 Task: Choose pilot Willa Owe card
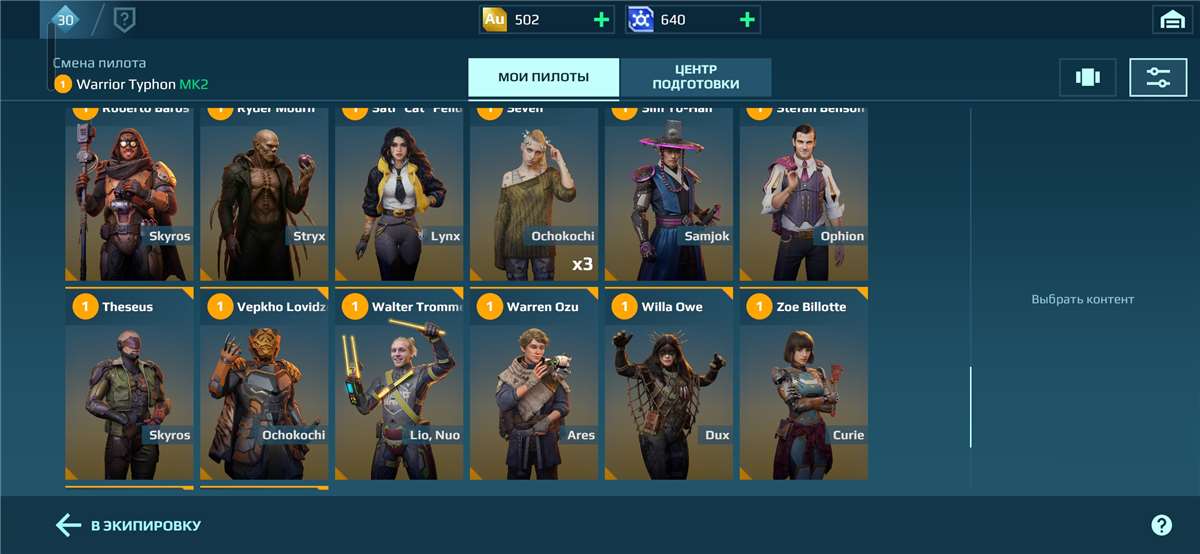(668, 385)
